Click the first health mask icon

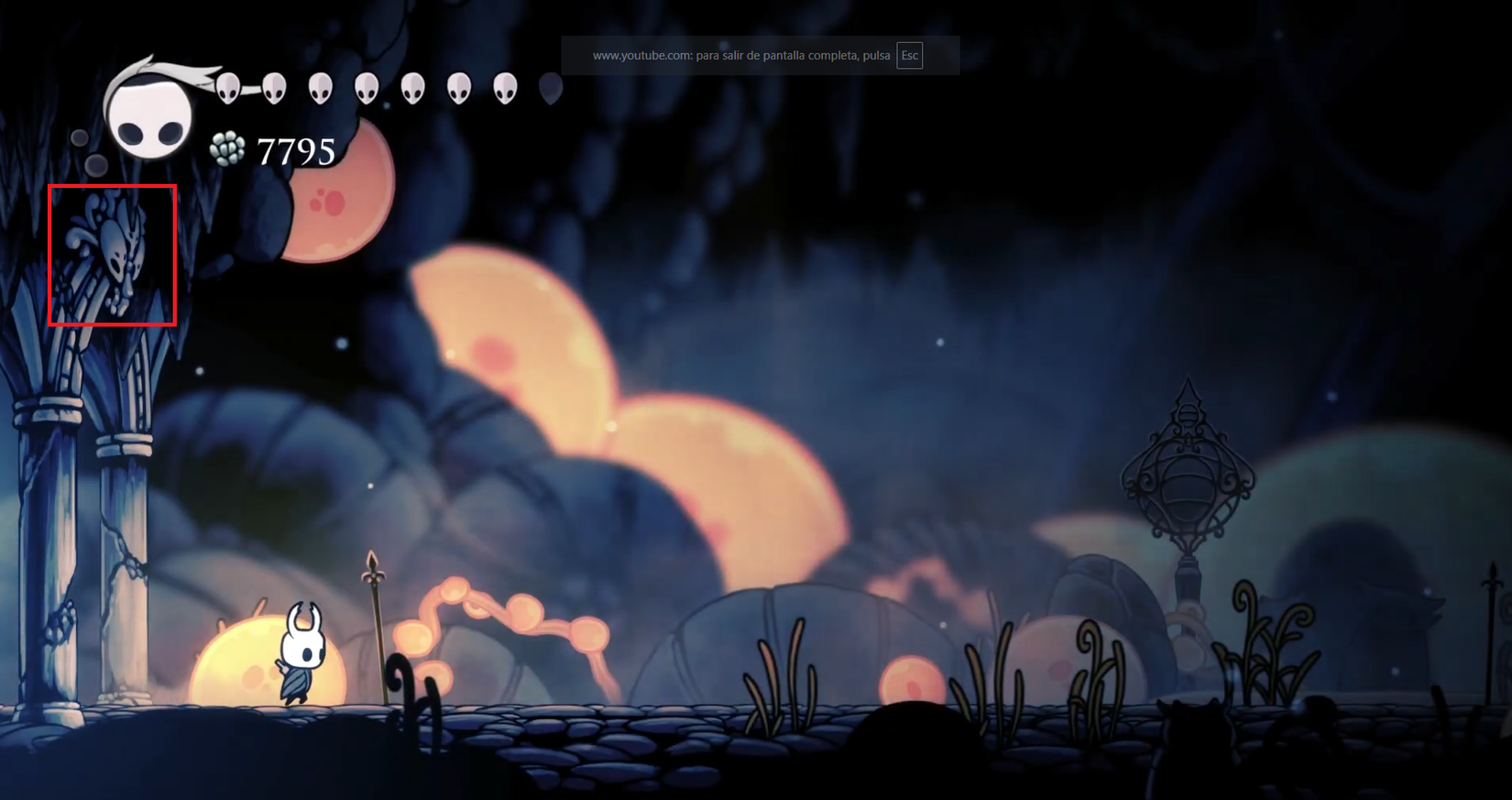[229, 89]
